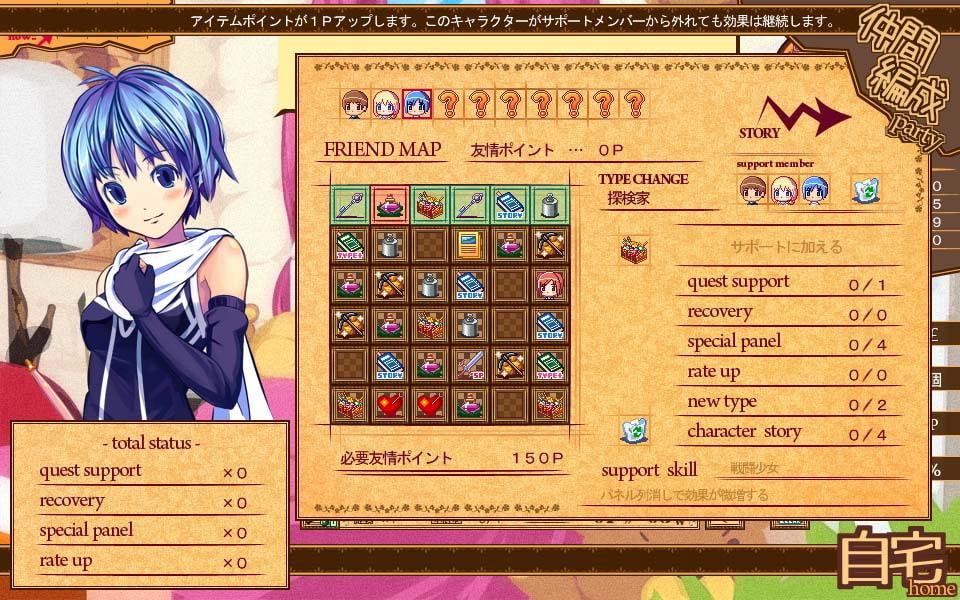Select the sword SP panel
The height and width of the screenshot is (600, 960).
[469, 365]
